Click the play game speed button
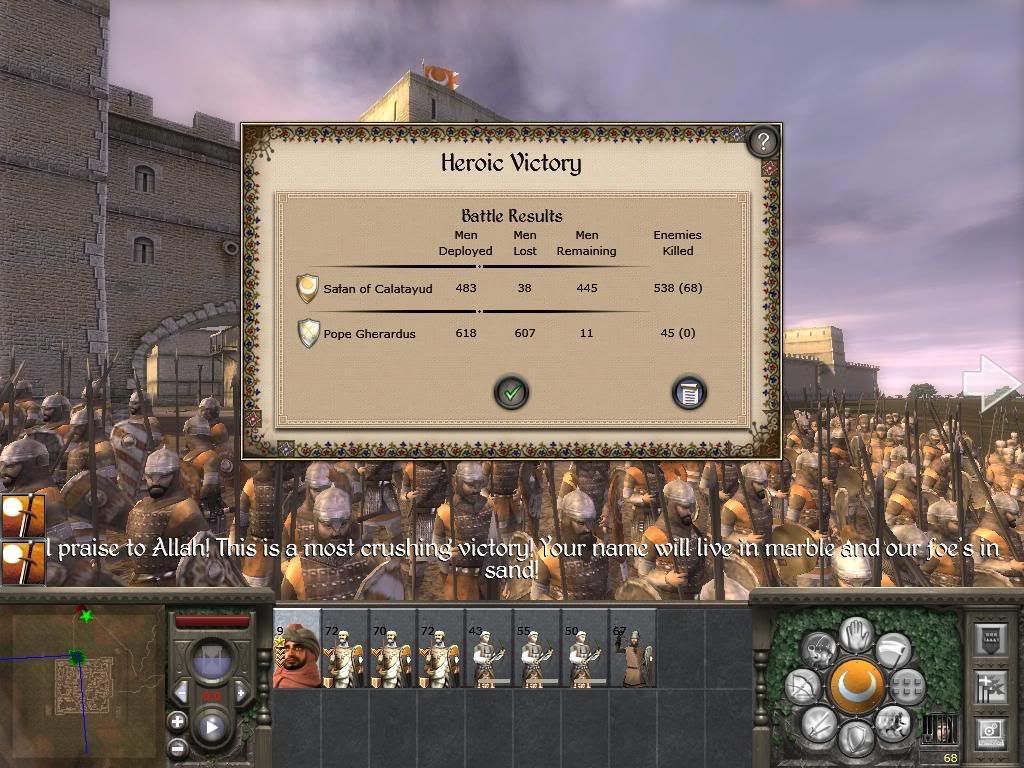 (212, 727)
